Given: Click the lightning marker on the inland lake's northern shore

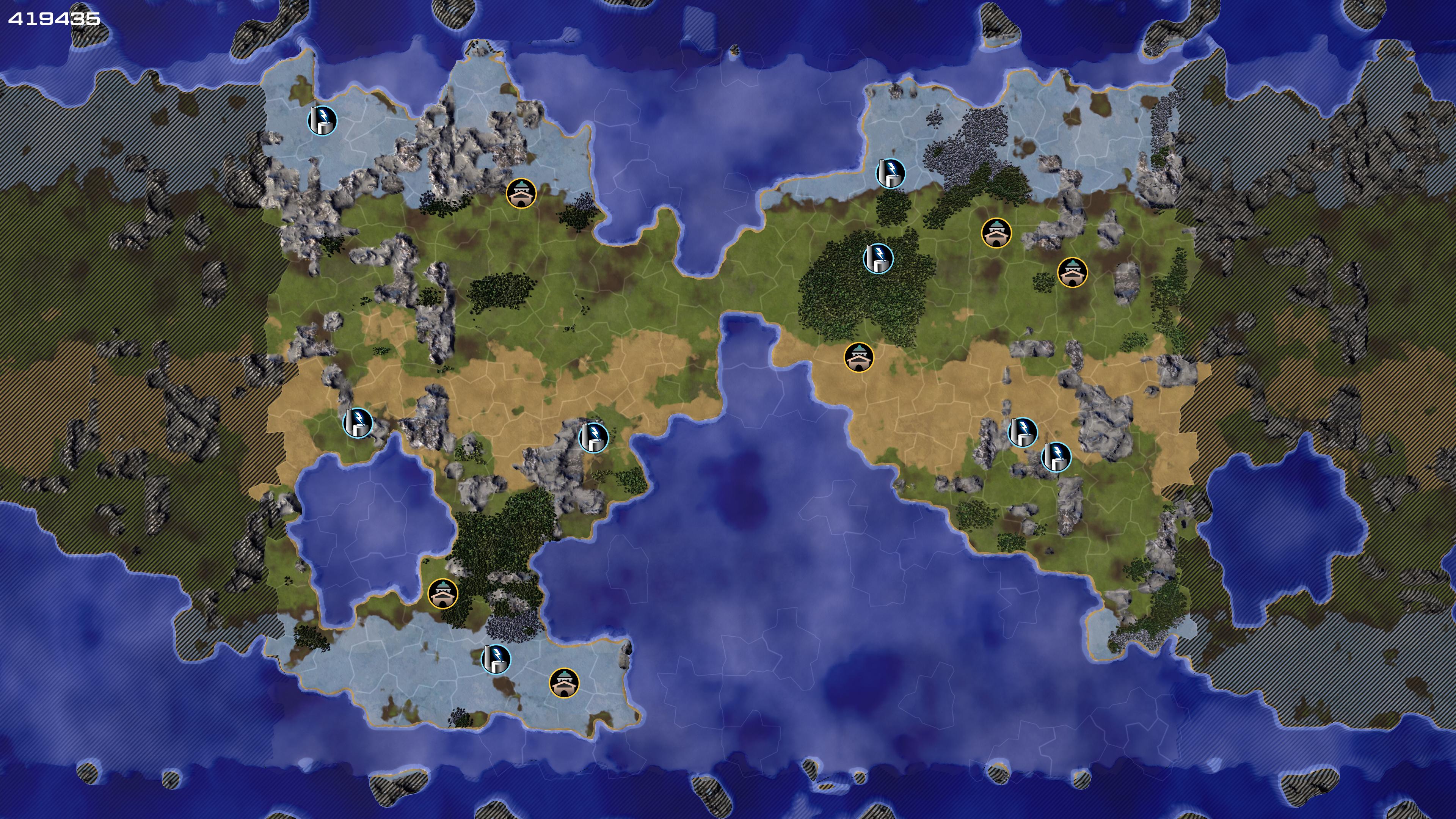Looking at the screenshot, I should coord(358,423).
